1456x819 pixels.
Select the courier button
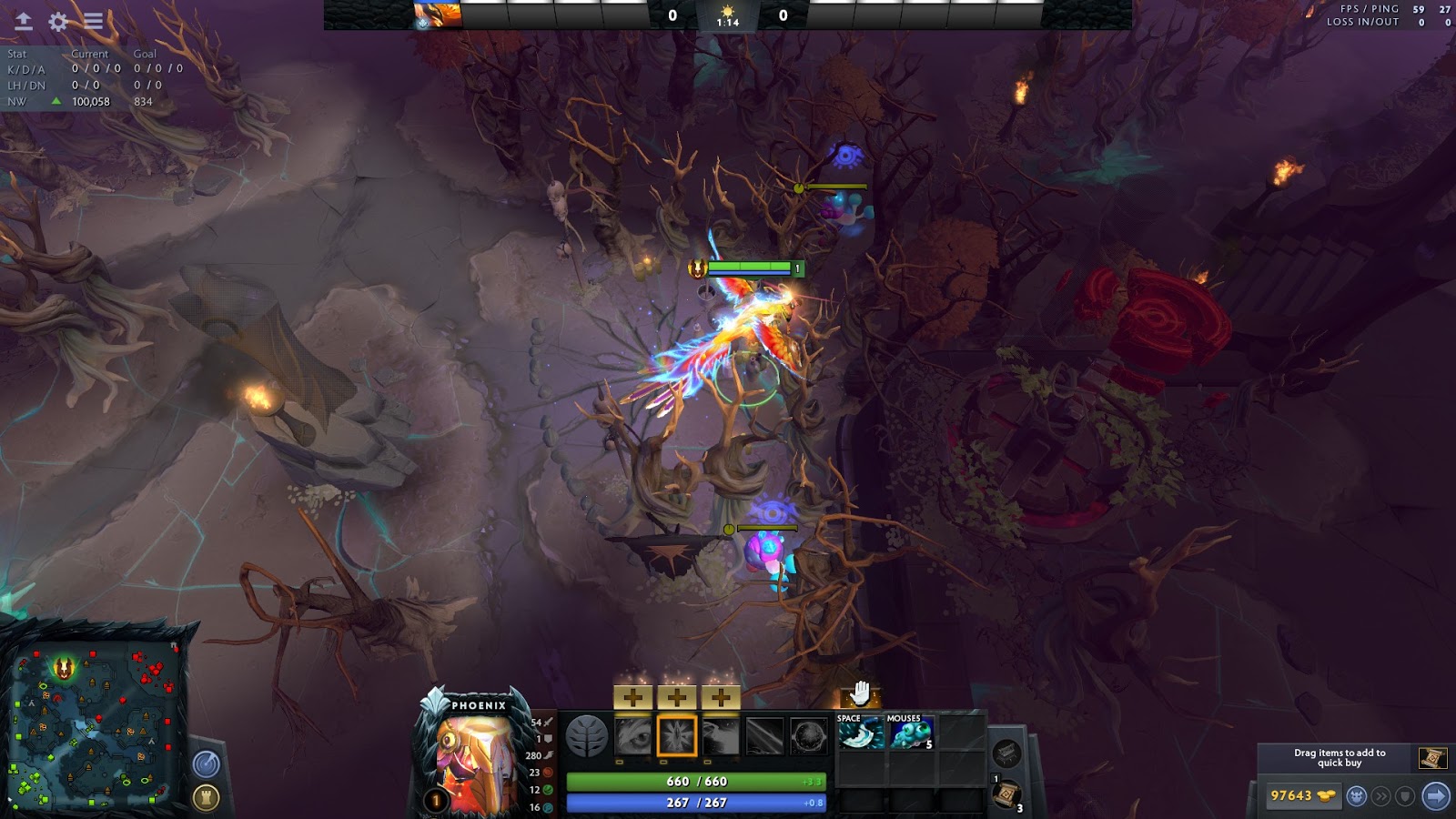click(x=1357, y=796)
